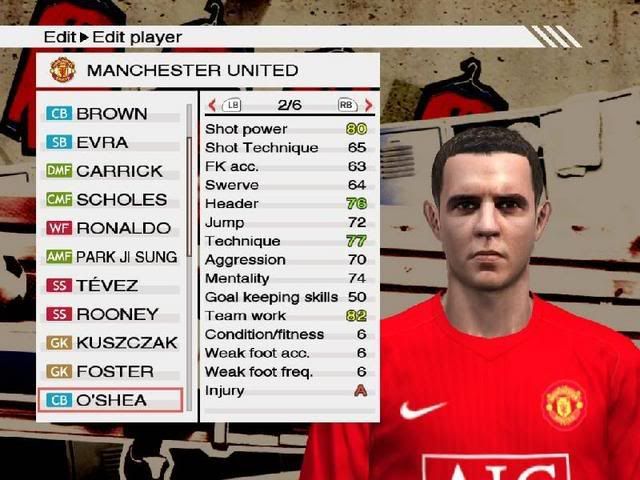This screenshot has width=640, height=480.
Task: Click the left red page arrow
Action: (212, 104)
